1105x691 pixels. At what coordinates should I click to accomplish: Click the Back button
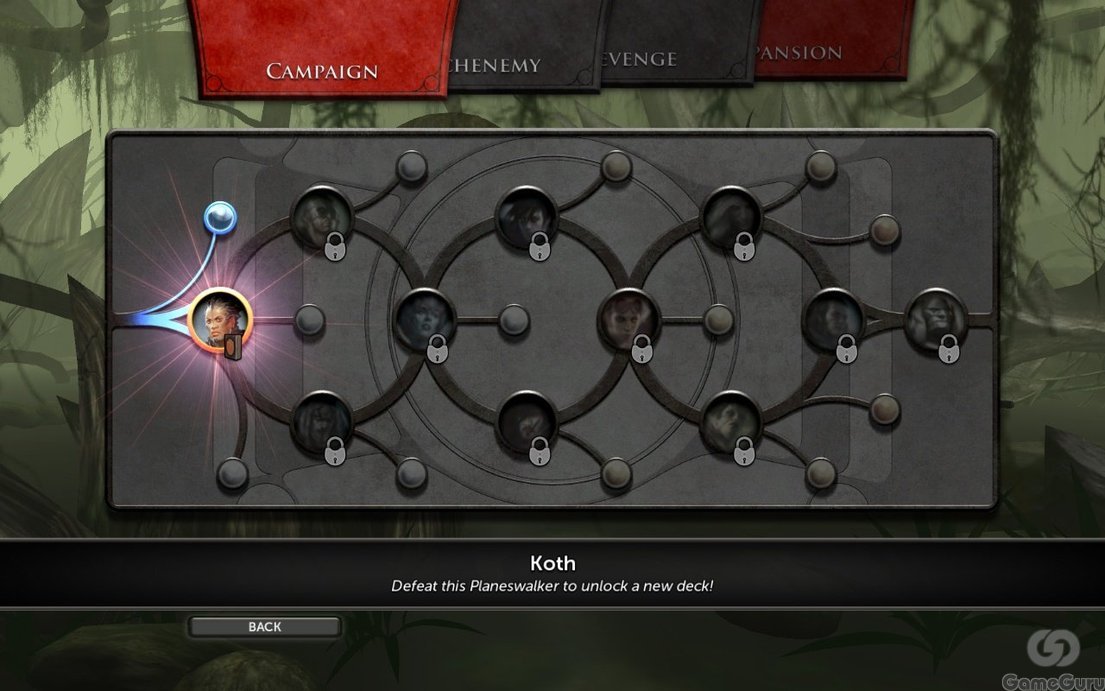pos(265,627)
